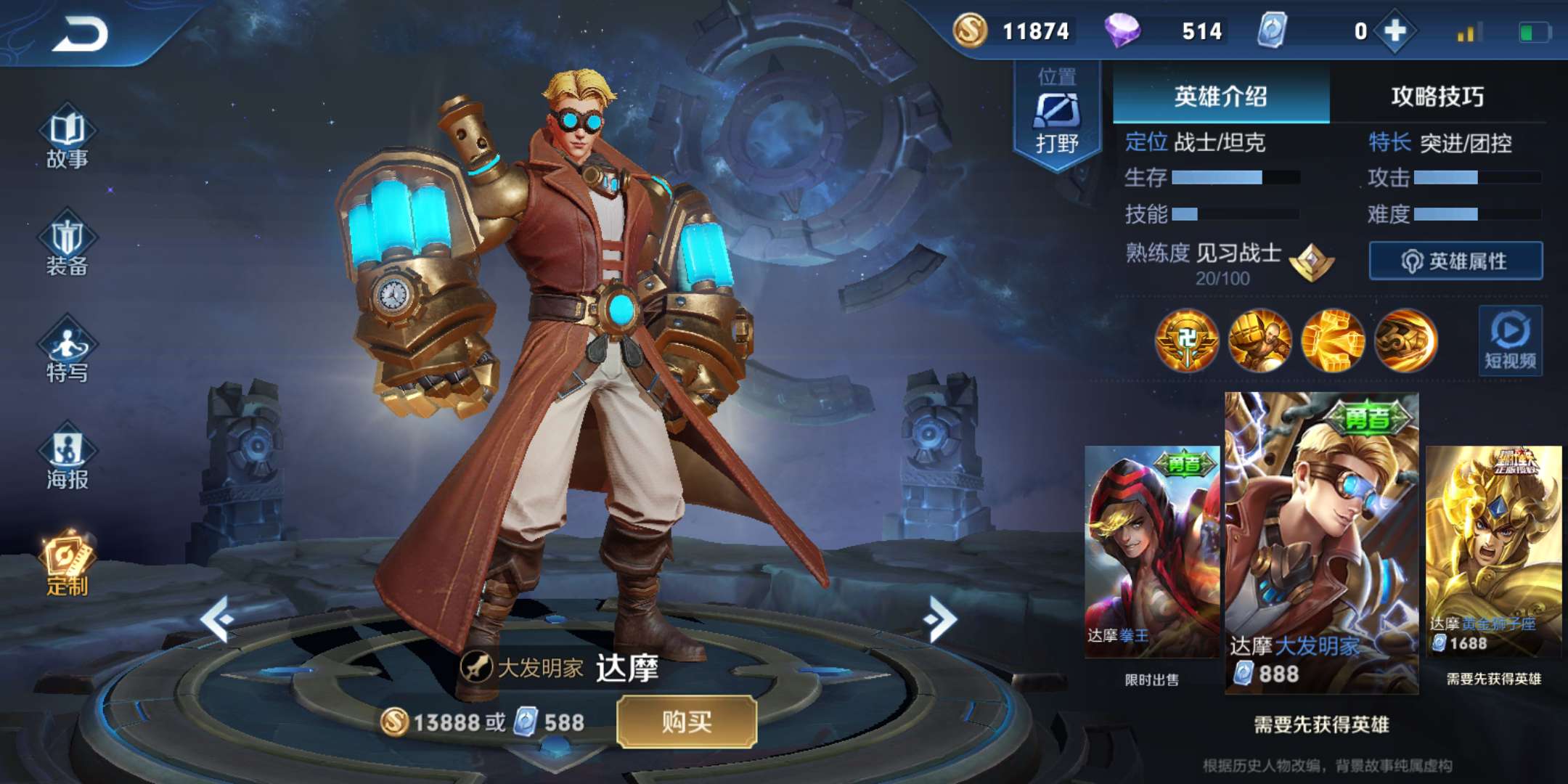Play the 短视频 short video
This screenshot has width=1568, height=784.
pos(1510,340)
